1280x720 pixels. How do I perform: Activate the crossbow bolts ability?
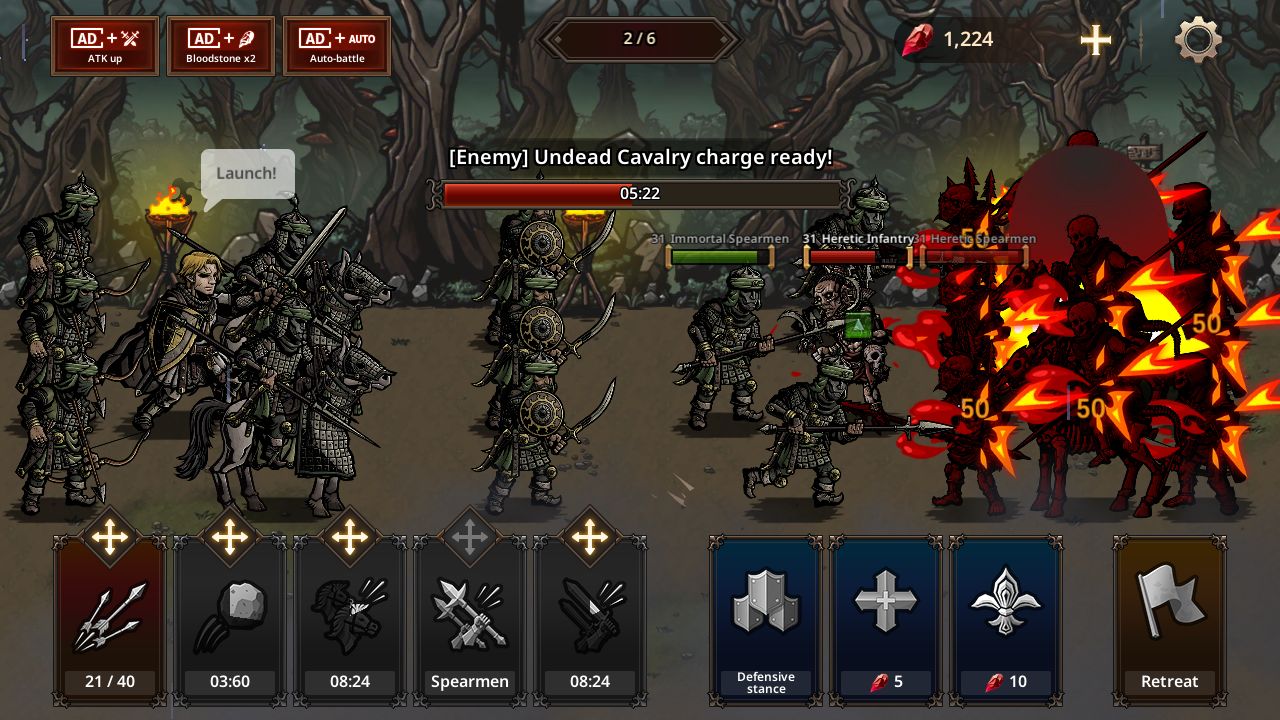(x=589, y=620)
